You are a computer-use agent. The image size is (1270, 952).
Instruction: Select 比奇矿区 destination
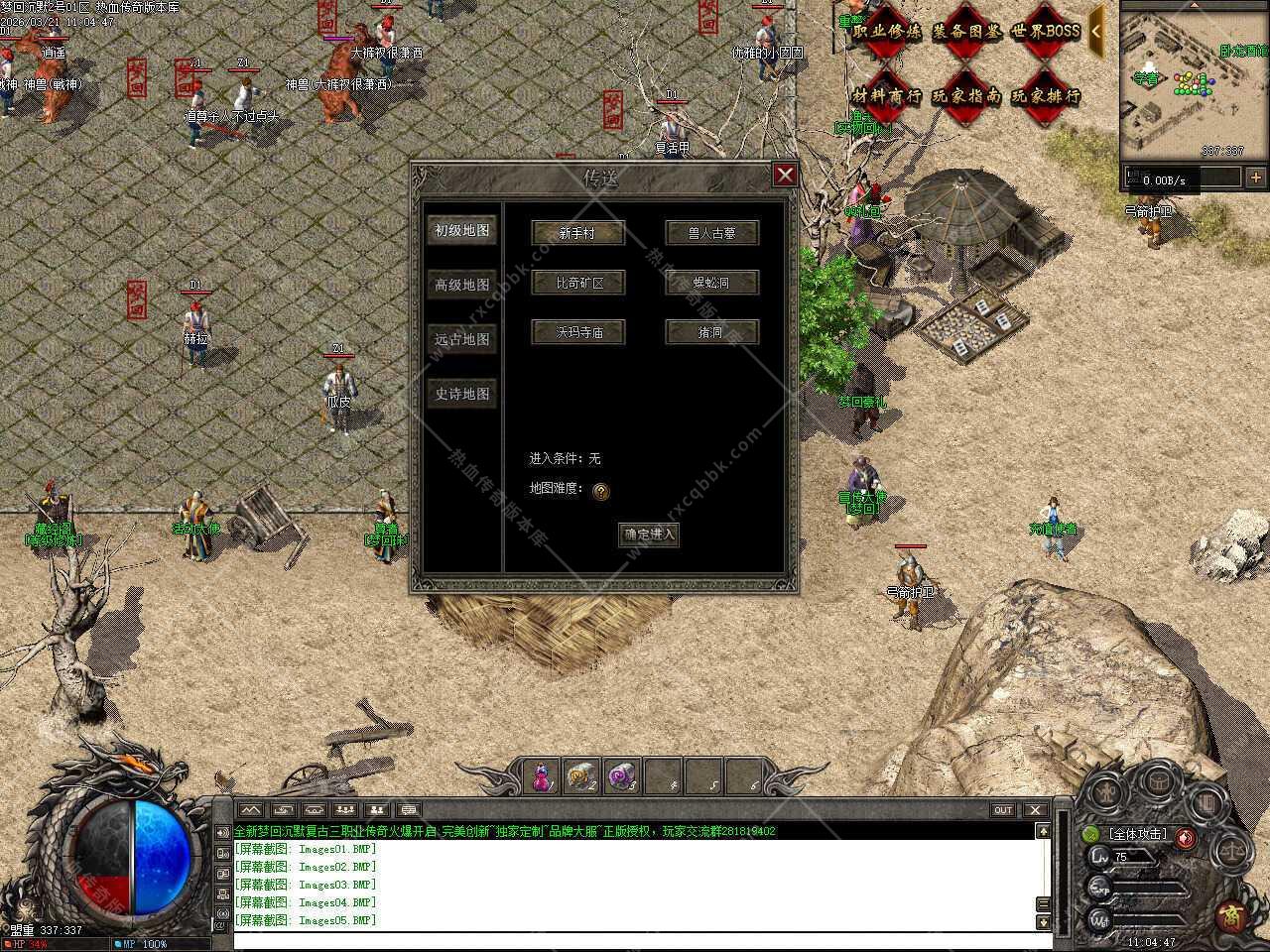tap(577, 283)
